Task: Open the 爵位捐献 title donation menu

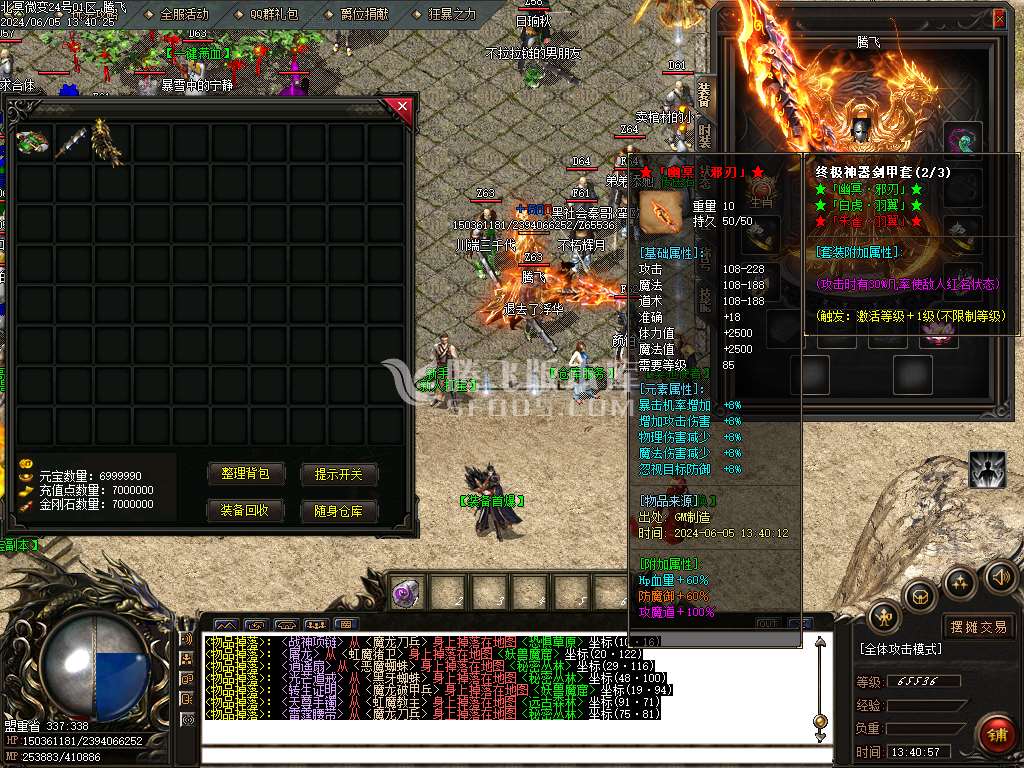Action: 358,14
